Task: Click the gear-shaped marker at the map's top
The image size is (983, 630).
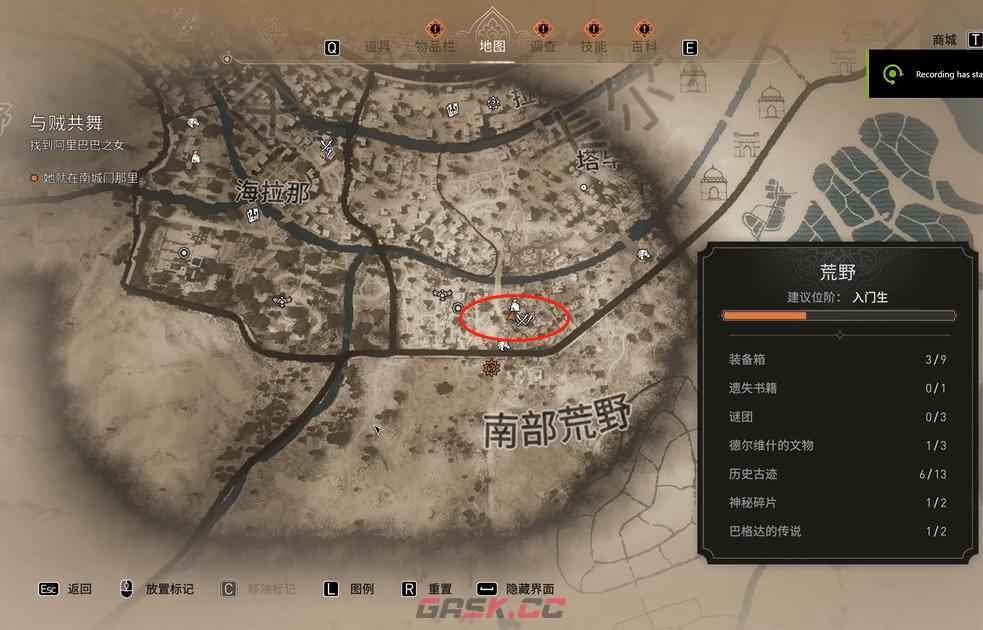Action: pyautogui.click(x=493, y=103)
